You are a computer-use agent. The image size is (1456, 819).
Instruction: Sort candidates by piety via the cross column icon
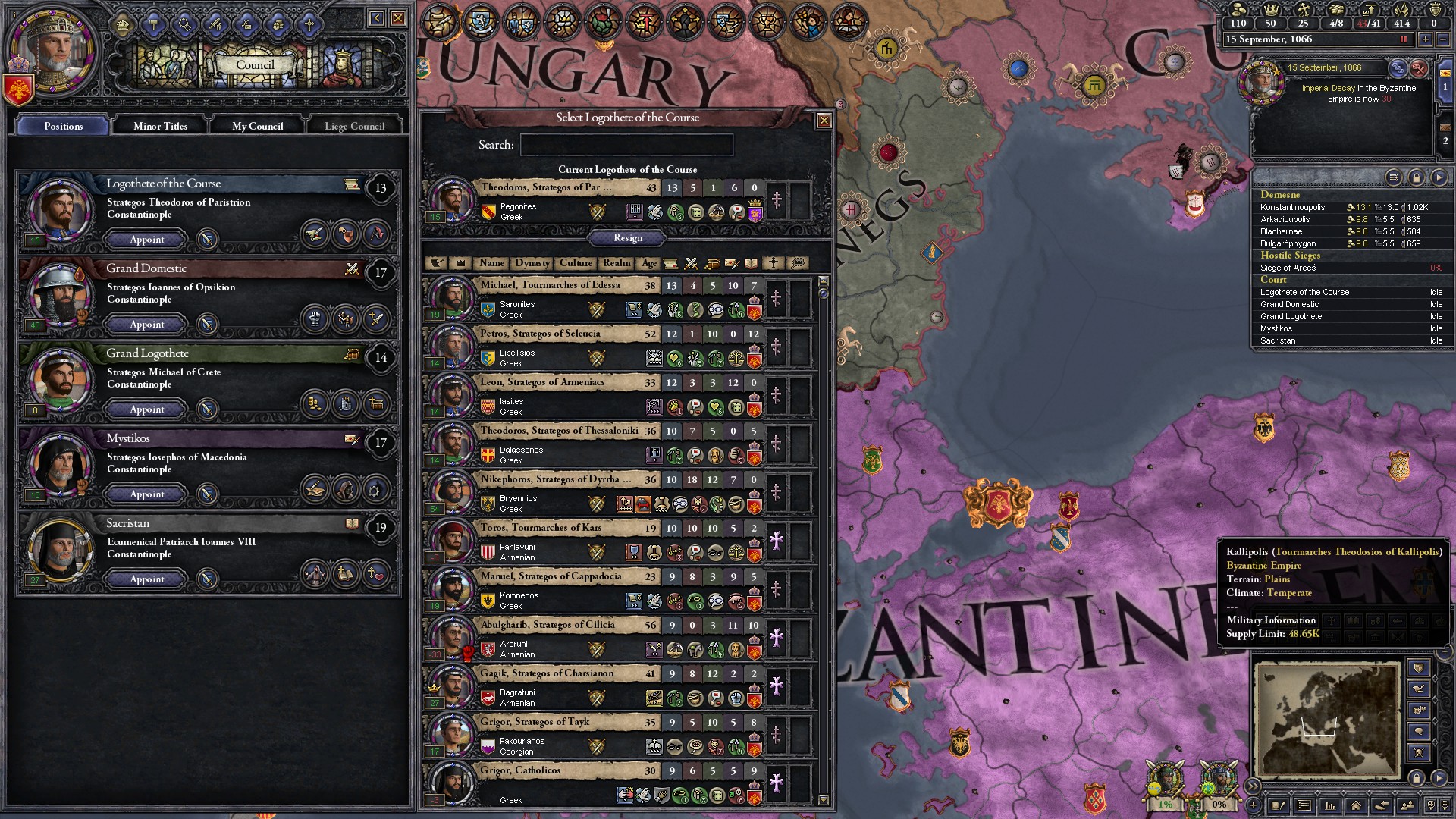tap(773, 265)
